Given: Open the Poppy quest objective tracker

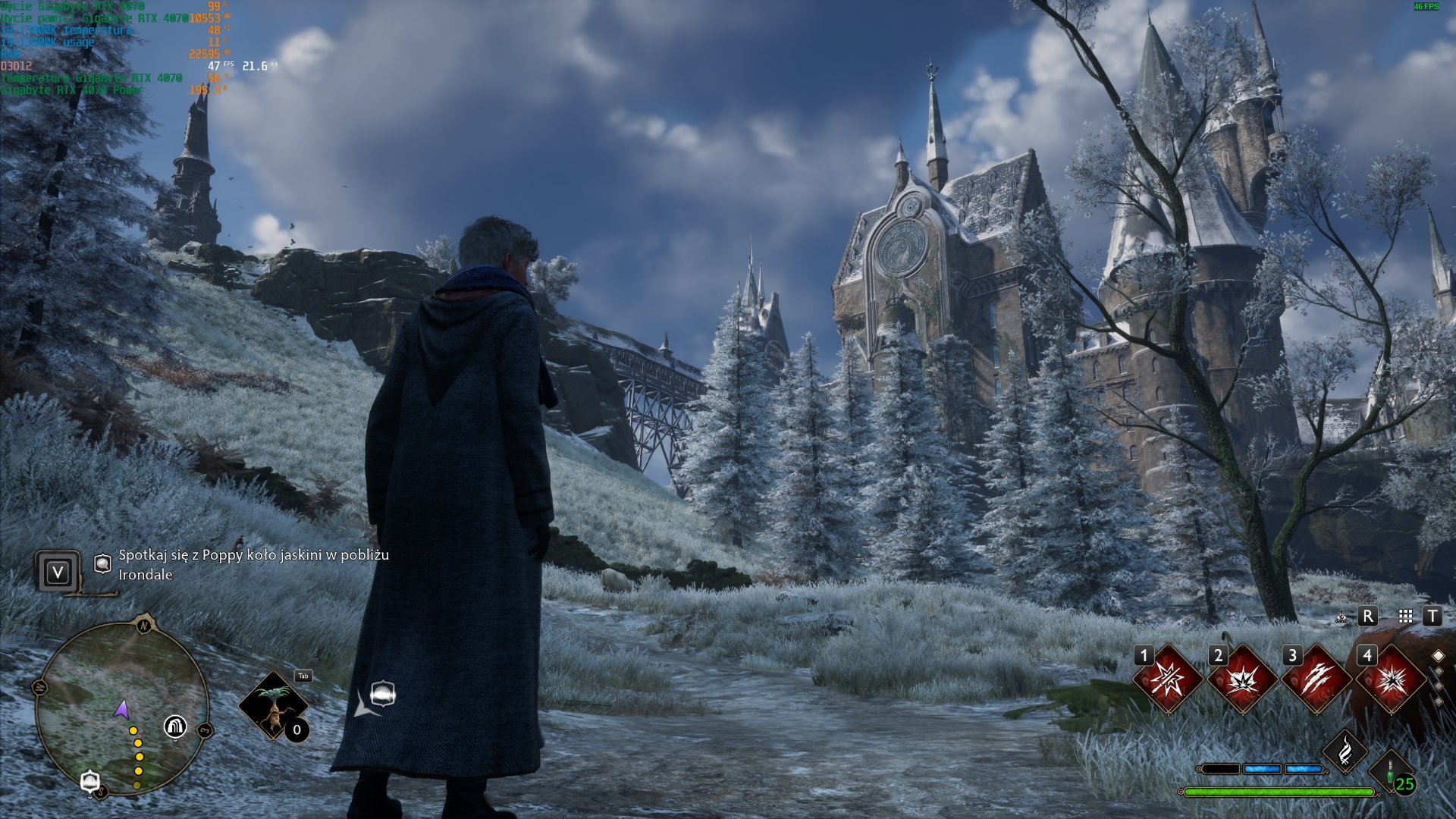Looking at the screenshot, I should tap(253, 564).
